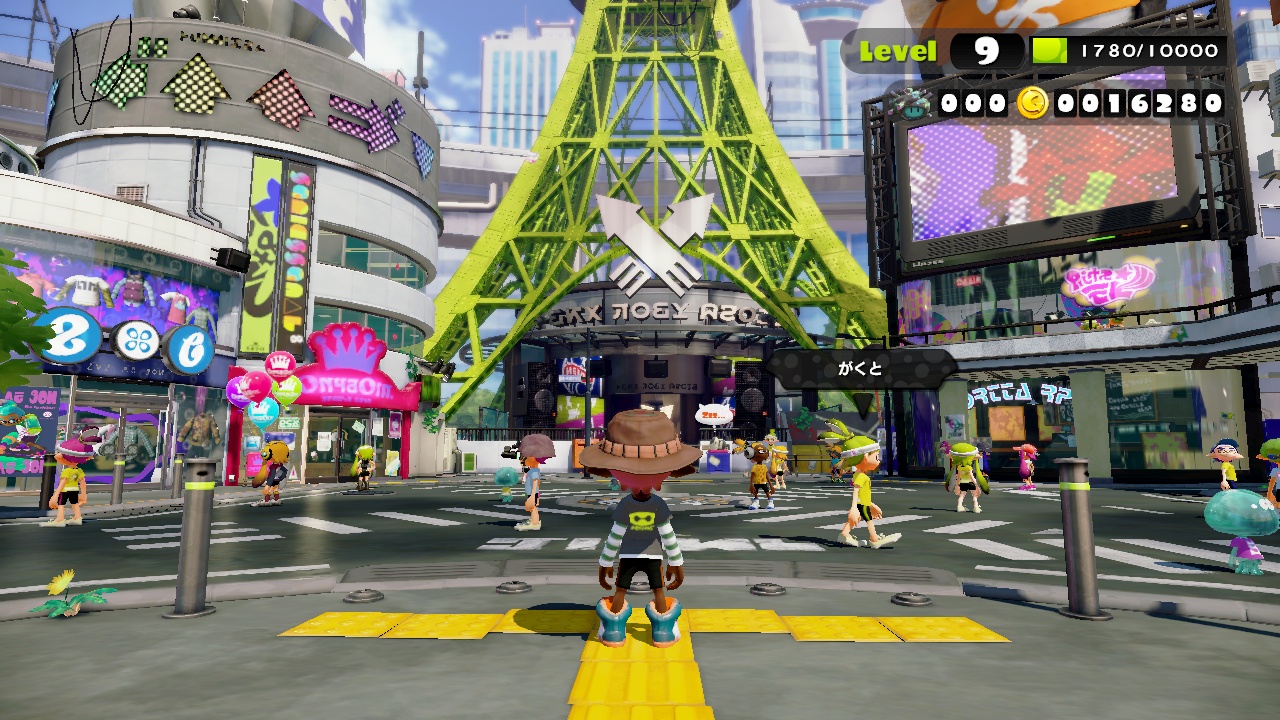The width and height of the screenshot is (1280, 720).
Task: Click the gold coin currency icon
Action: tap(1032, 102)
